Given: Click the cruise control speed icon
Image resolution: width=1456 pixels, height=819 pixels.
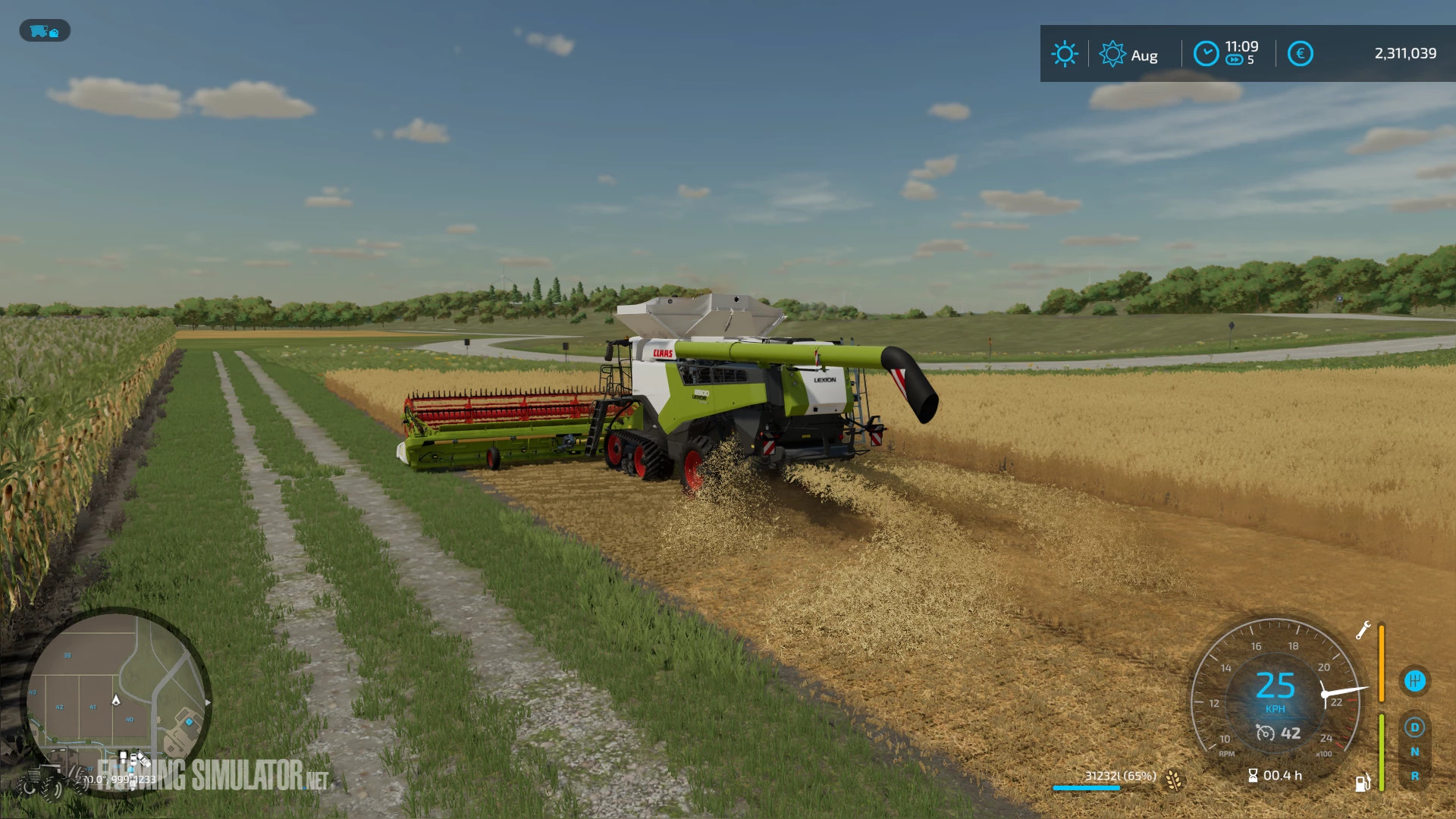Looking at the screenshot, I should 1266,733.
